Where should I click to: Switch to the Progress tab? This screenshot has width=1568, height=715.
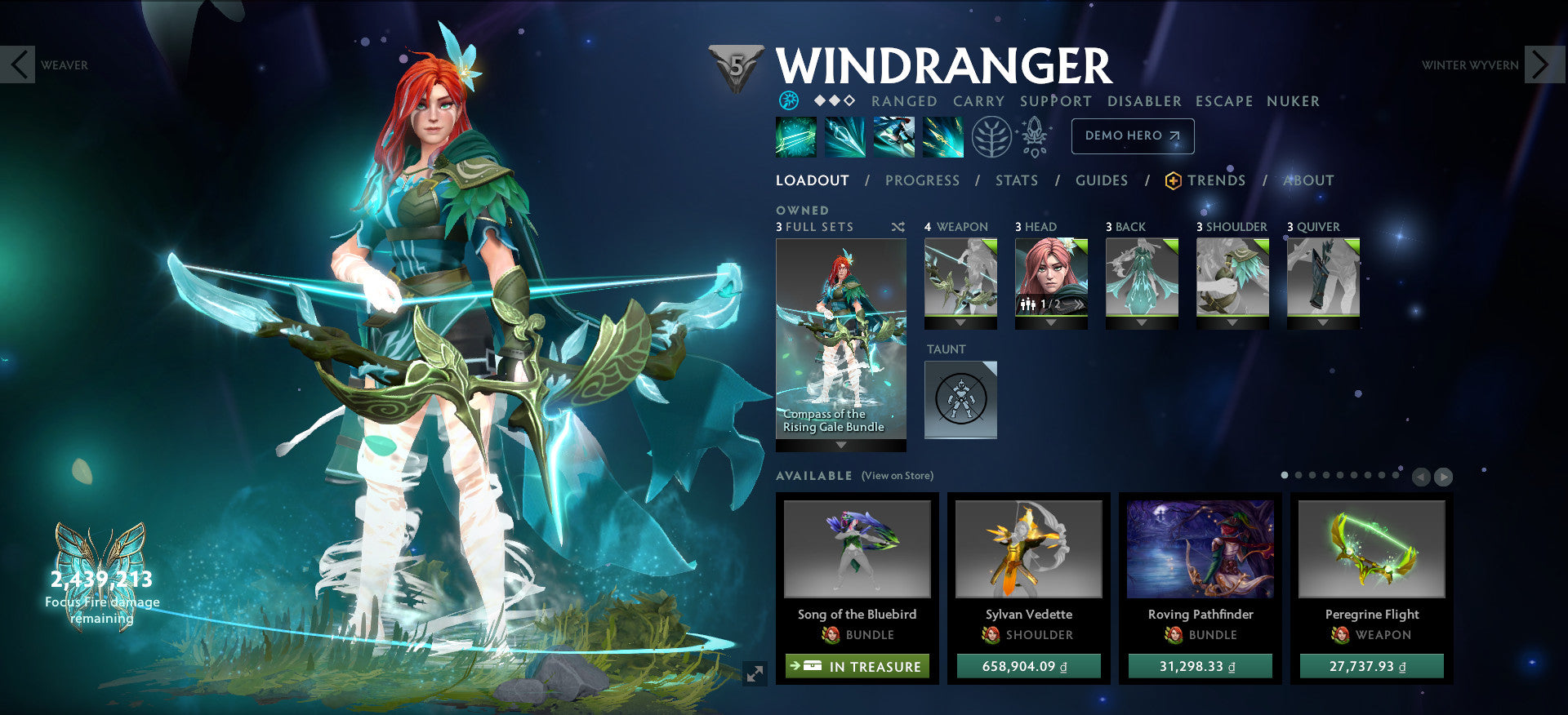pos(923,180)
